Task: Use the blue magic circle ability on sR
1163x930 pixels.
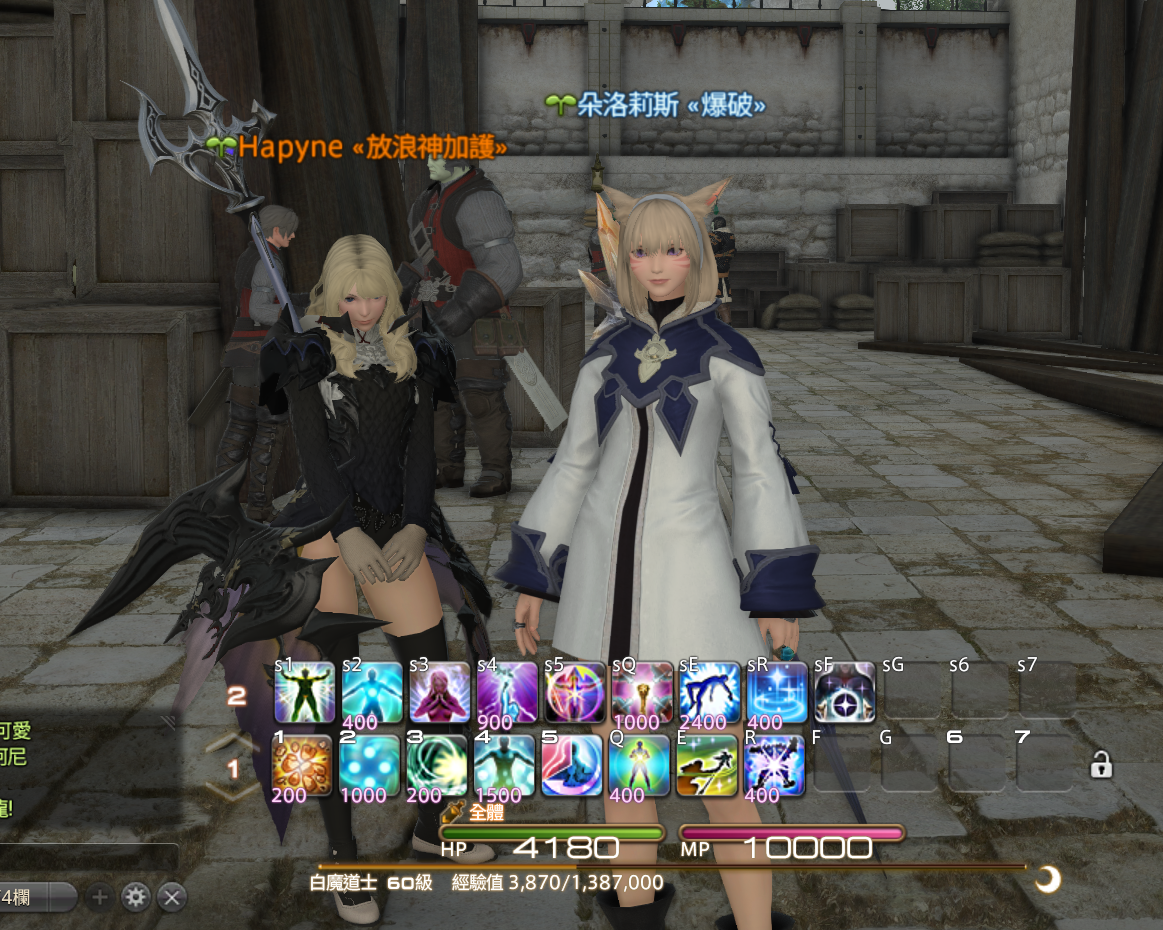Action: 777,692
